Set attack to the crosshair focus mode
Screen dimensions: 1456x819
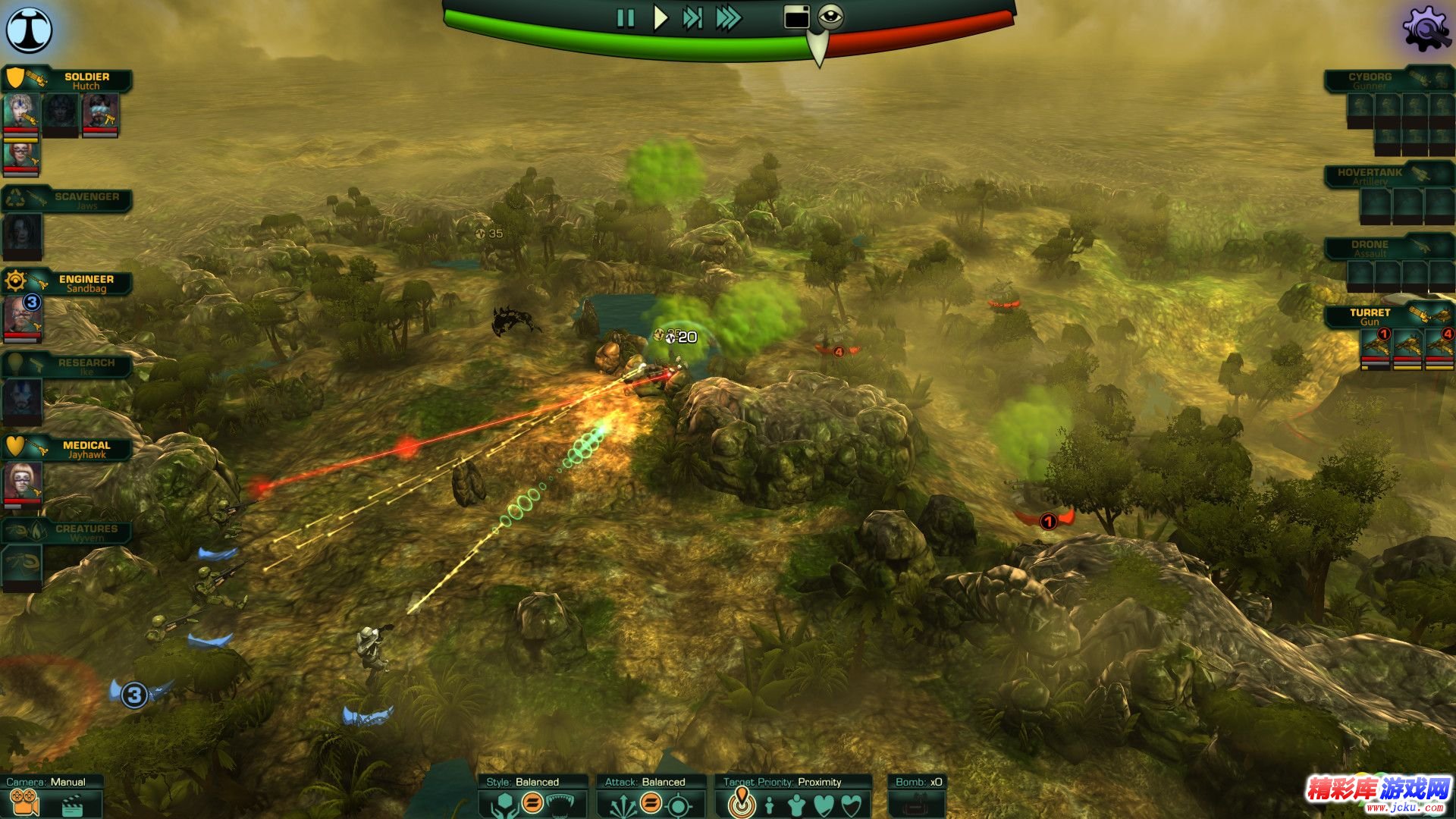(679, 804)
